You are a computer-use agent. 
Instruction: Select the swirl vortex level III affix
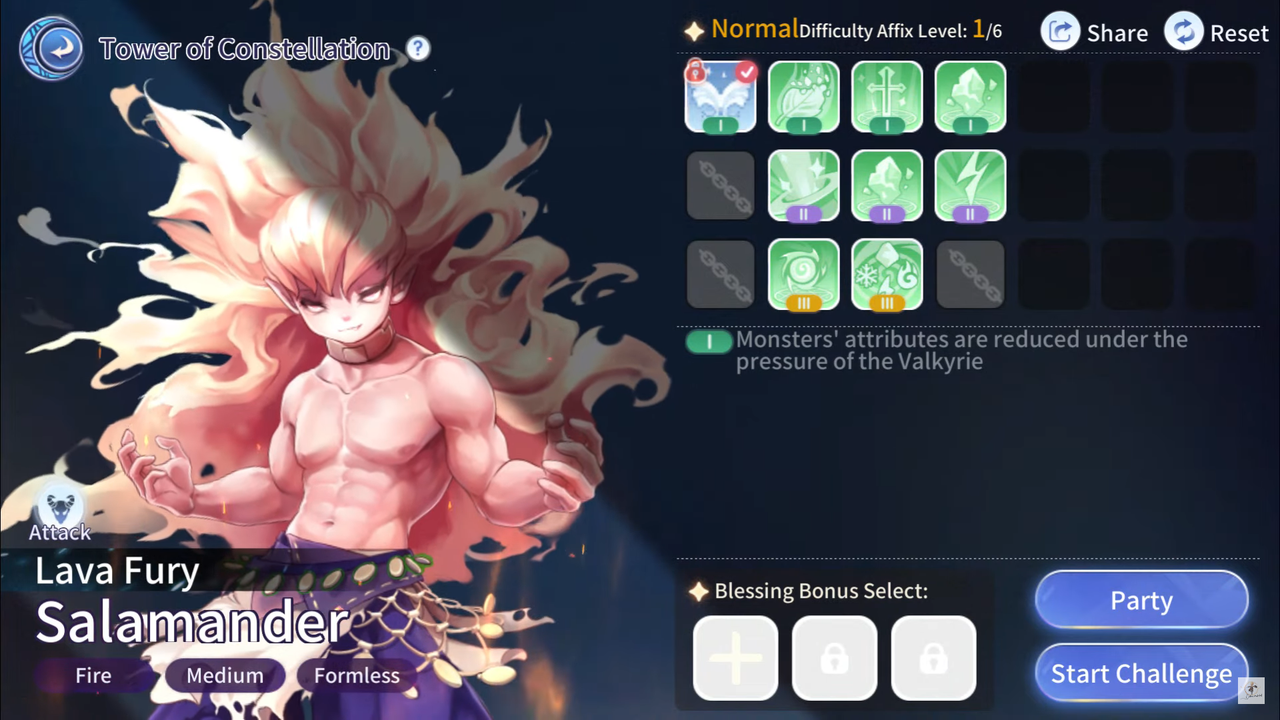tap(803, 274)
